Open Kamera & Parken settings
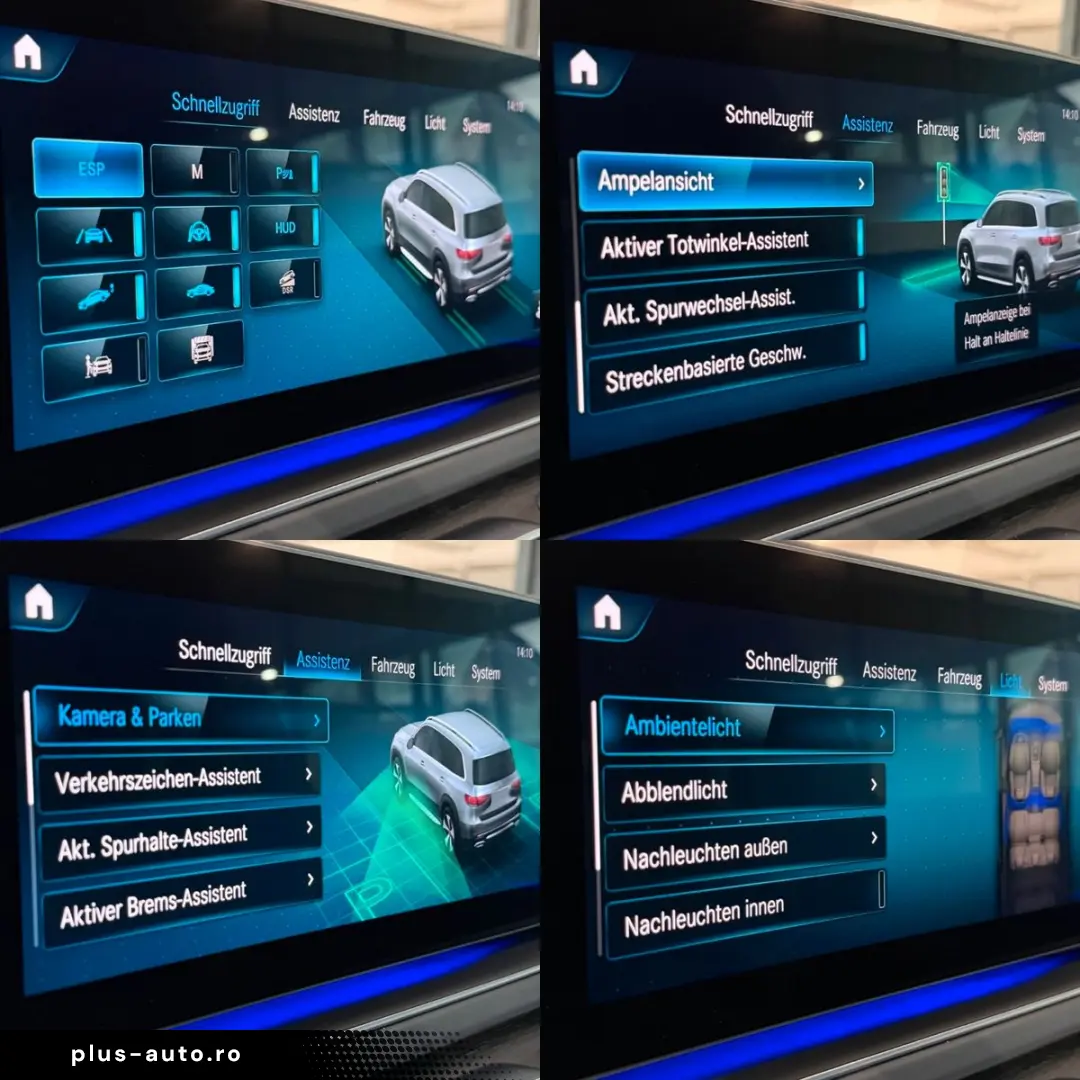 coord(180,716)
